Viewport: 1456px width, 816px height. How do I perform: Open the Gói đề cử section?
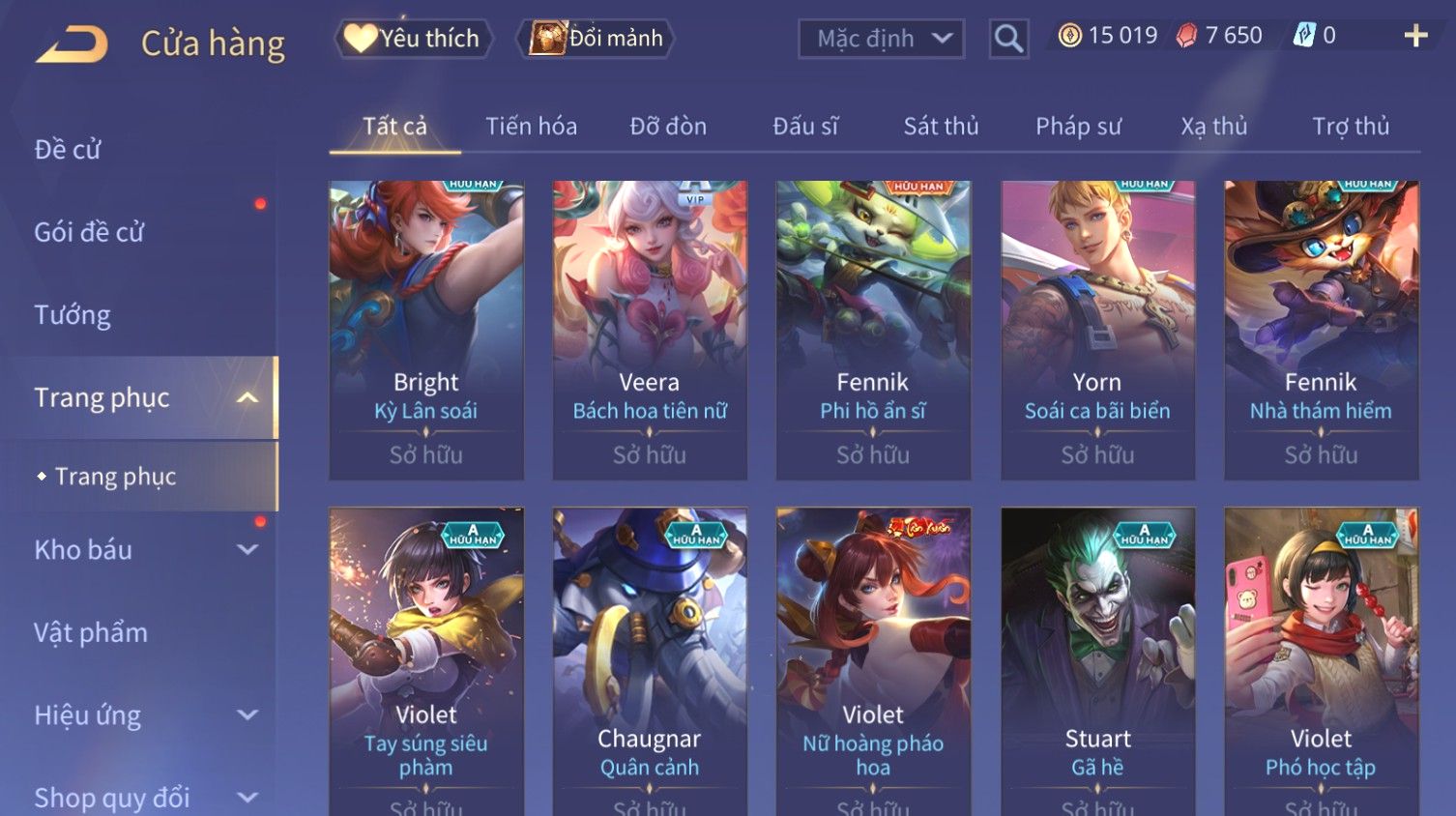(x=89, y=232)
